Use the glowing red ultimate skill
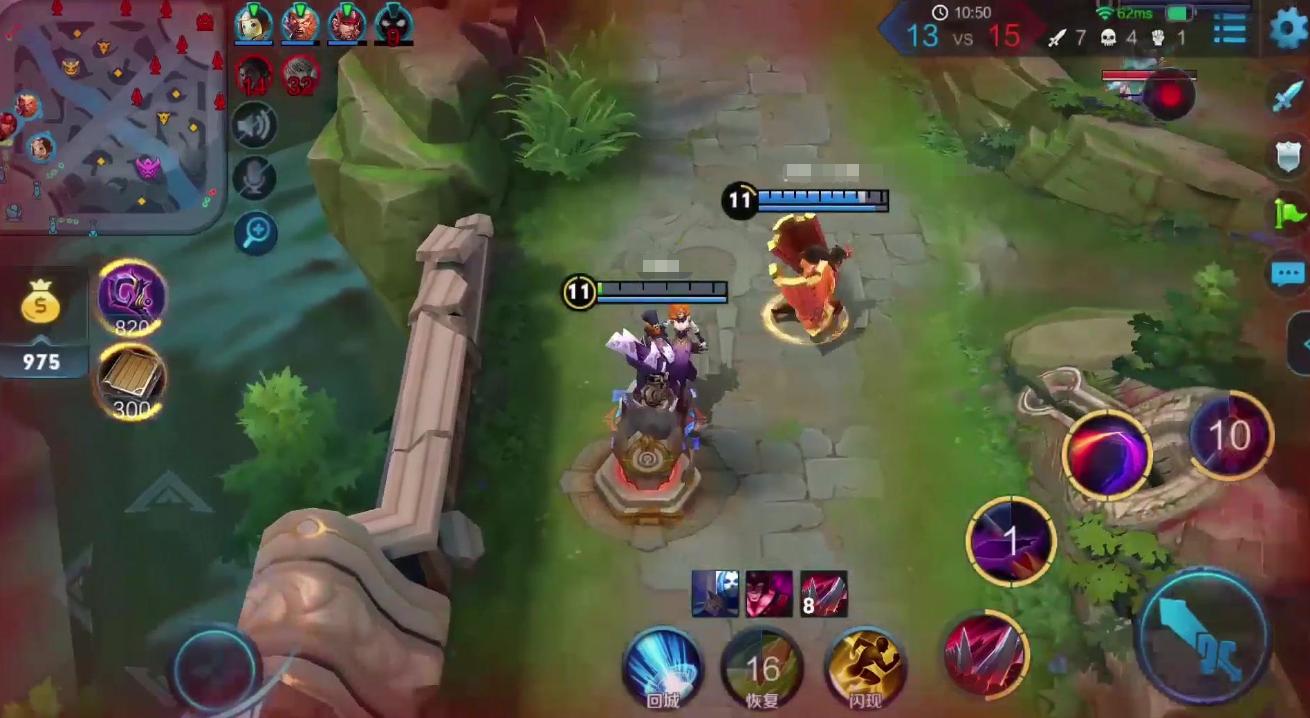 (x=1107, y=455)
